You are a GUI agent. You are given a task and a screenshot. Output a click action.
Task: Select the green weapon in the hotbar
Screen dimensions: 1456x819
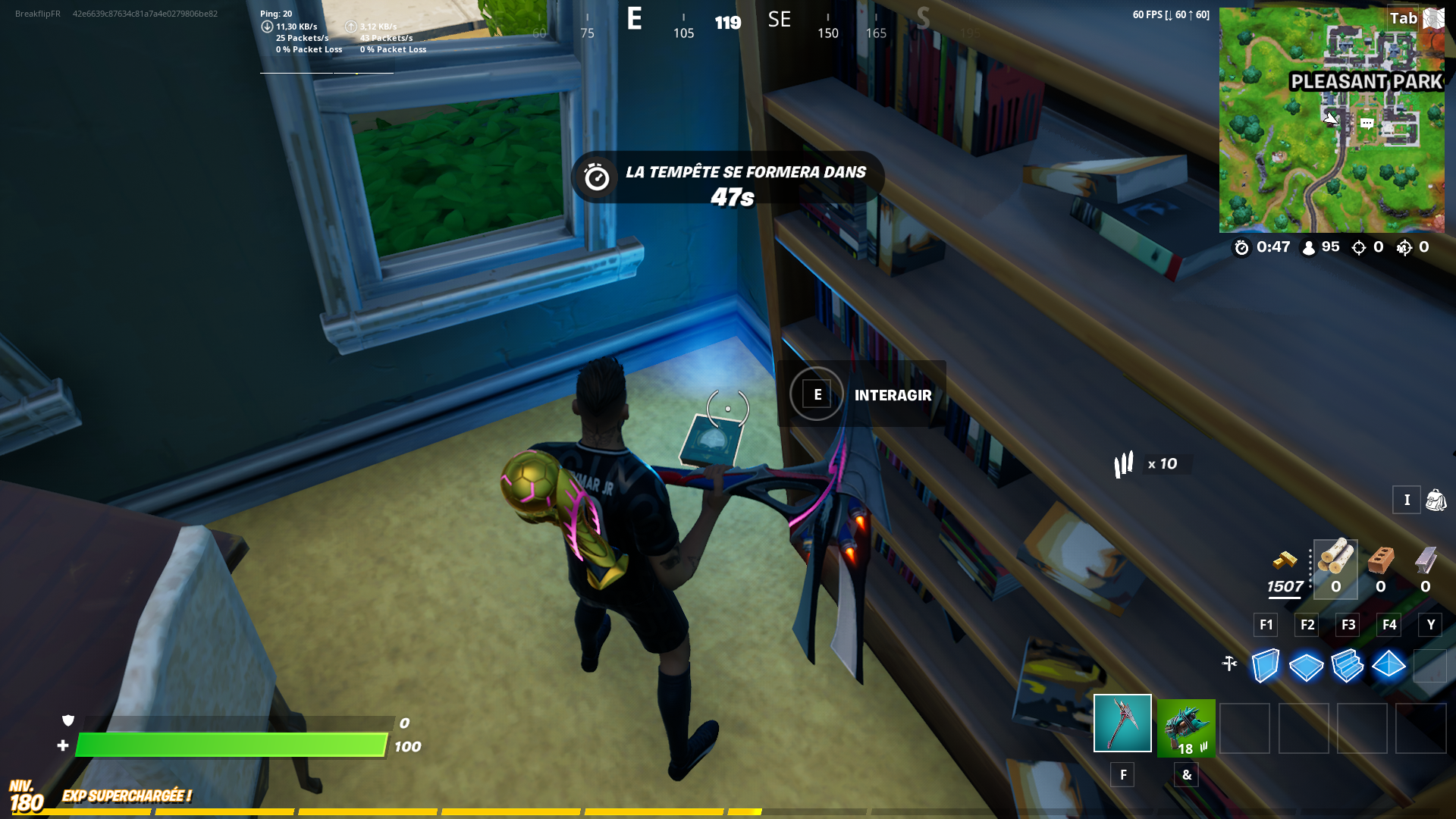(1185, 726)
